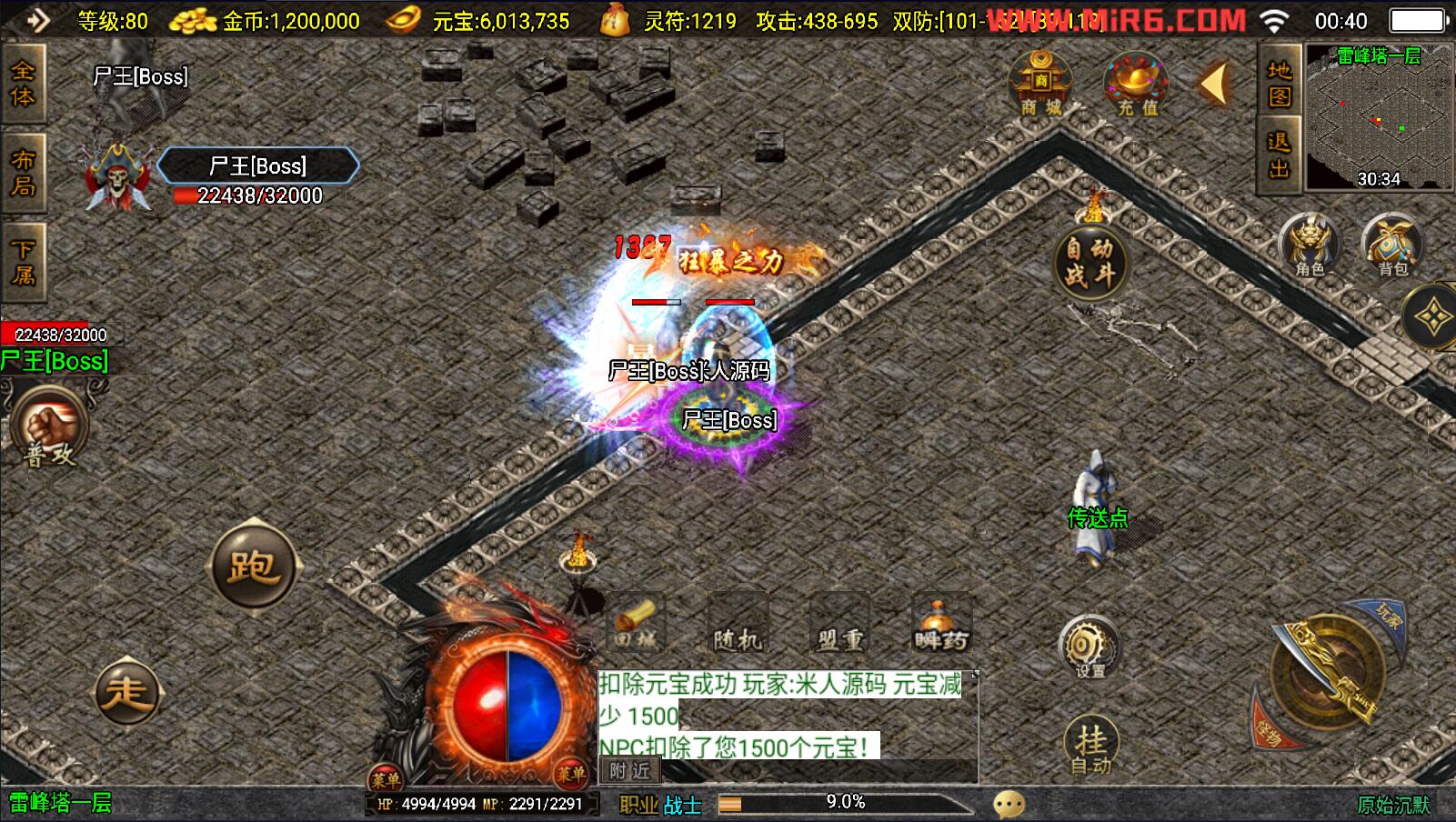The image size is (1456, 822).
Task: Open the yellow chat bubble icon
Action: tap(1009, 804)
